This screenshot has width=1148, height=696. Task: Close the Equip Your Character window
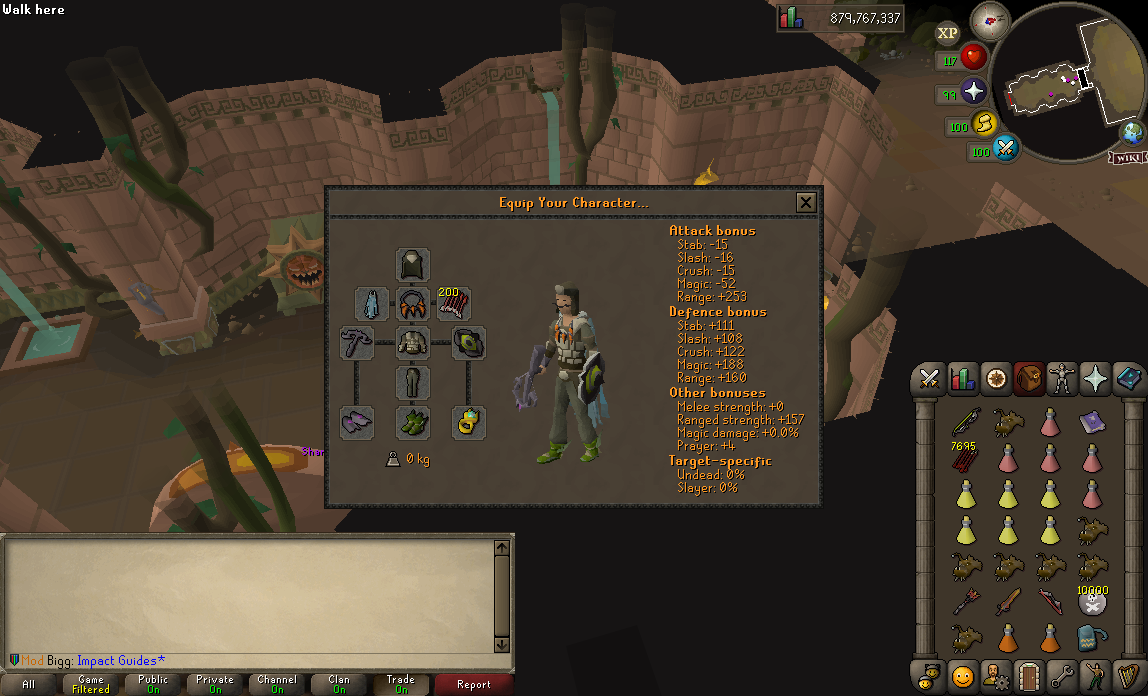(x=805, y=203)
